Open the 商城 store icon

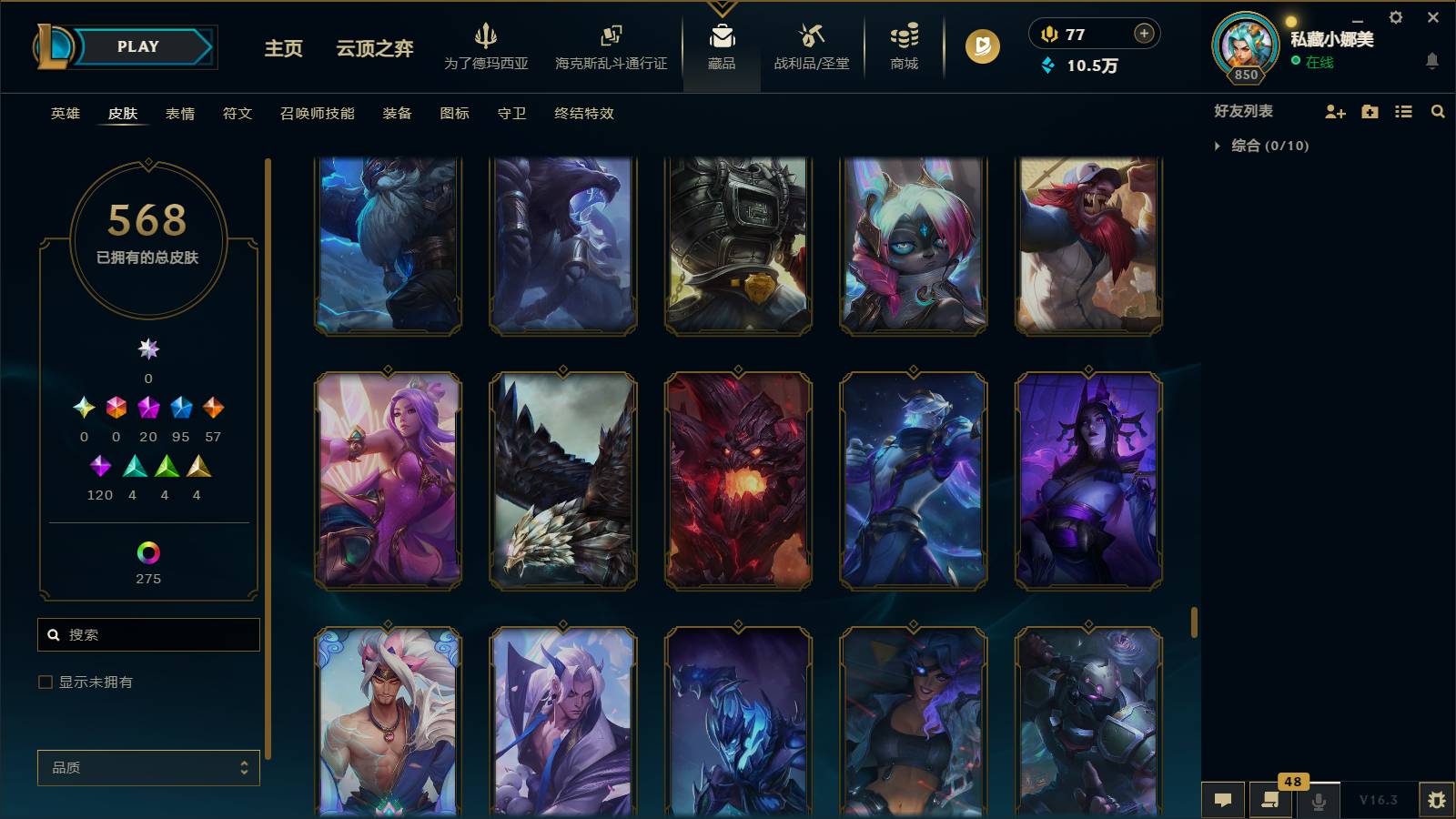[902, 41]
